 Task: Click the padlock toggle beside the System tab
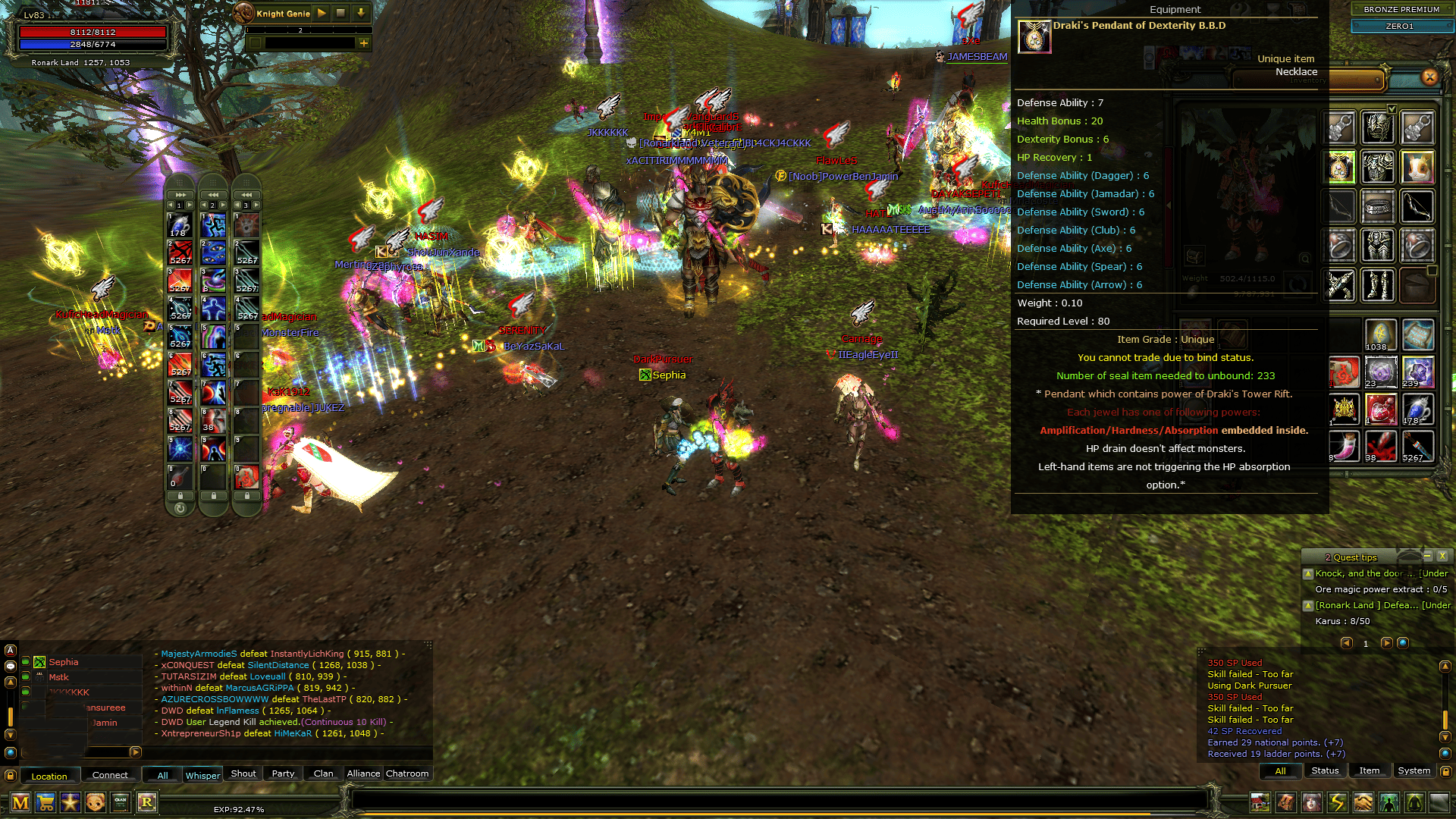tap(1447, 770)
